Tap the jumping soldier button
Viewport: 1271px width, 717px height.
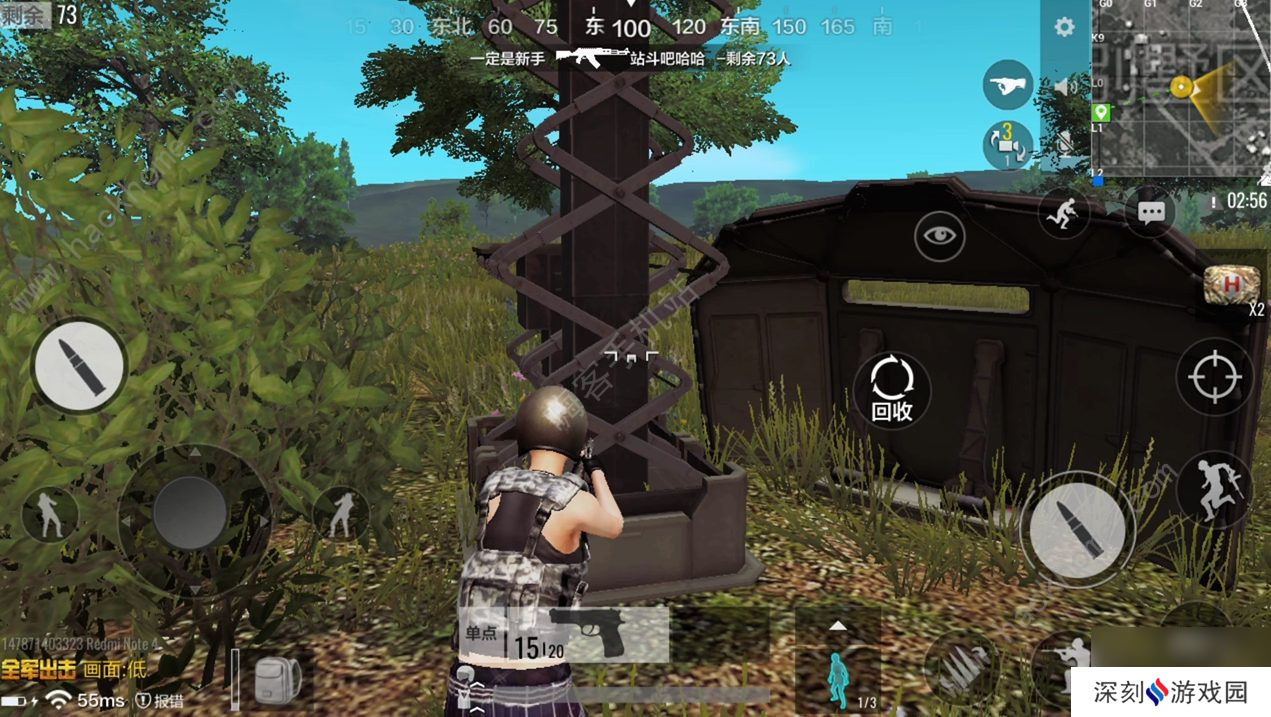(x=1213, y=488)
